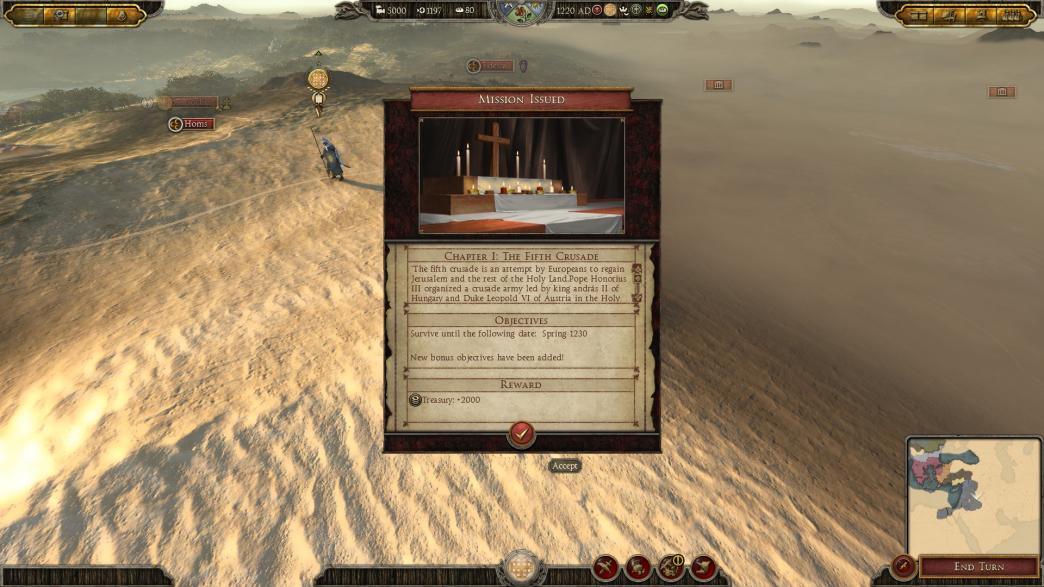
Task: Open the second red round button in bottom bar
Action: 638,568
